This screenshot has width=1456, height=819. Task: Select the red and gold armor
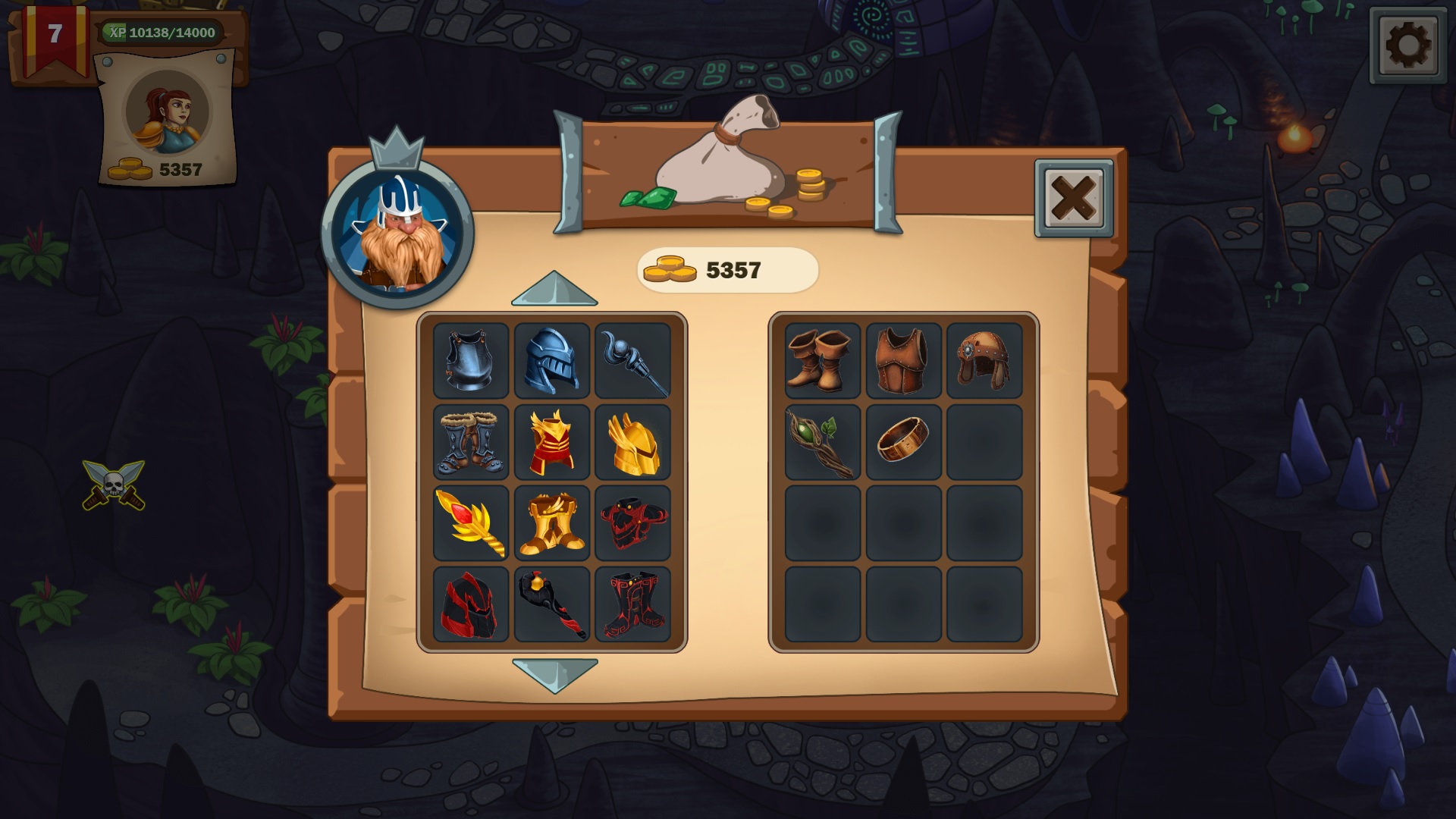pos(552,442)
